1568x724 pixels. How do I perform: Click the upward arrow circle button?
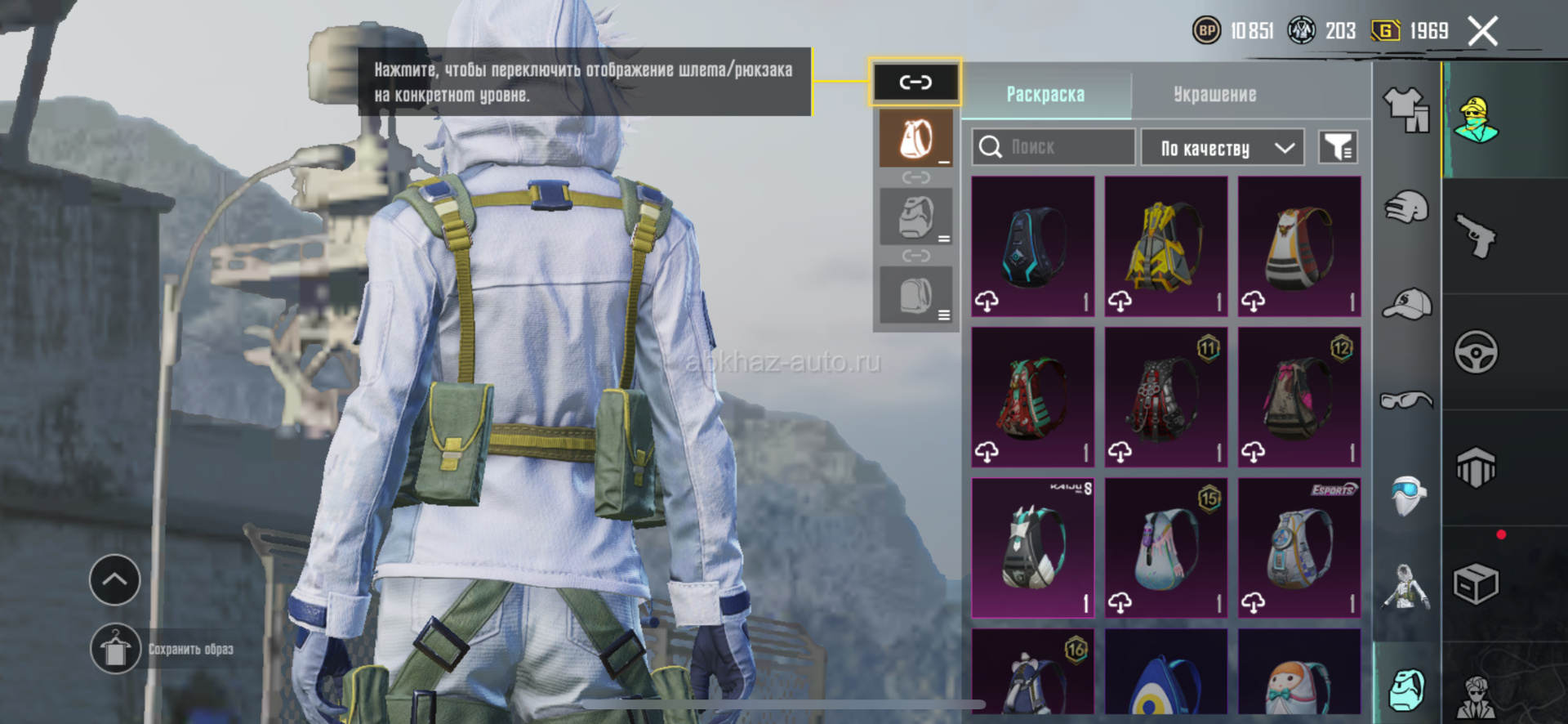(x=114, y=580)
